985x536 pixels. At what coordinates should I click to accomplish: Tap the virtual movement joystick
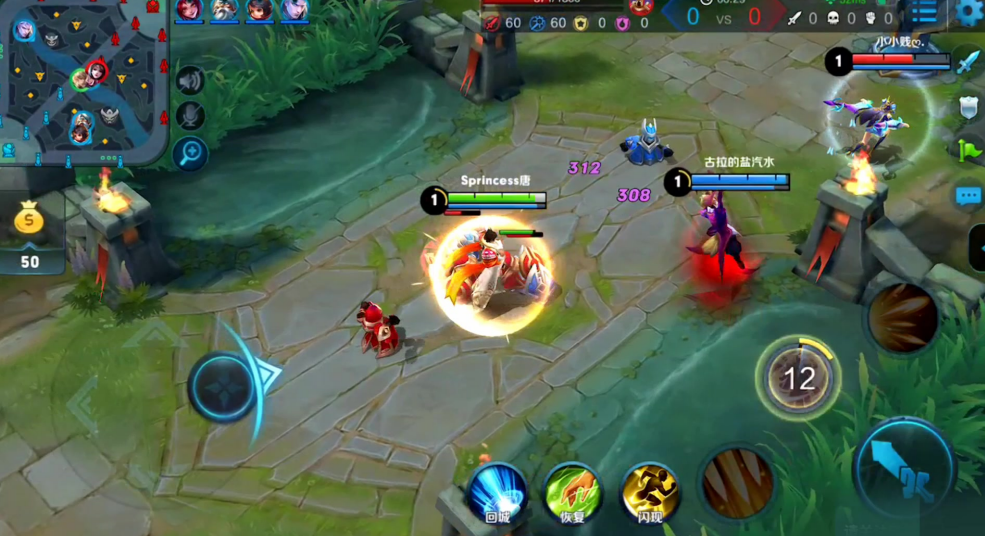224,385
